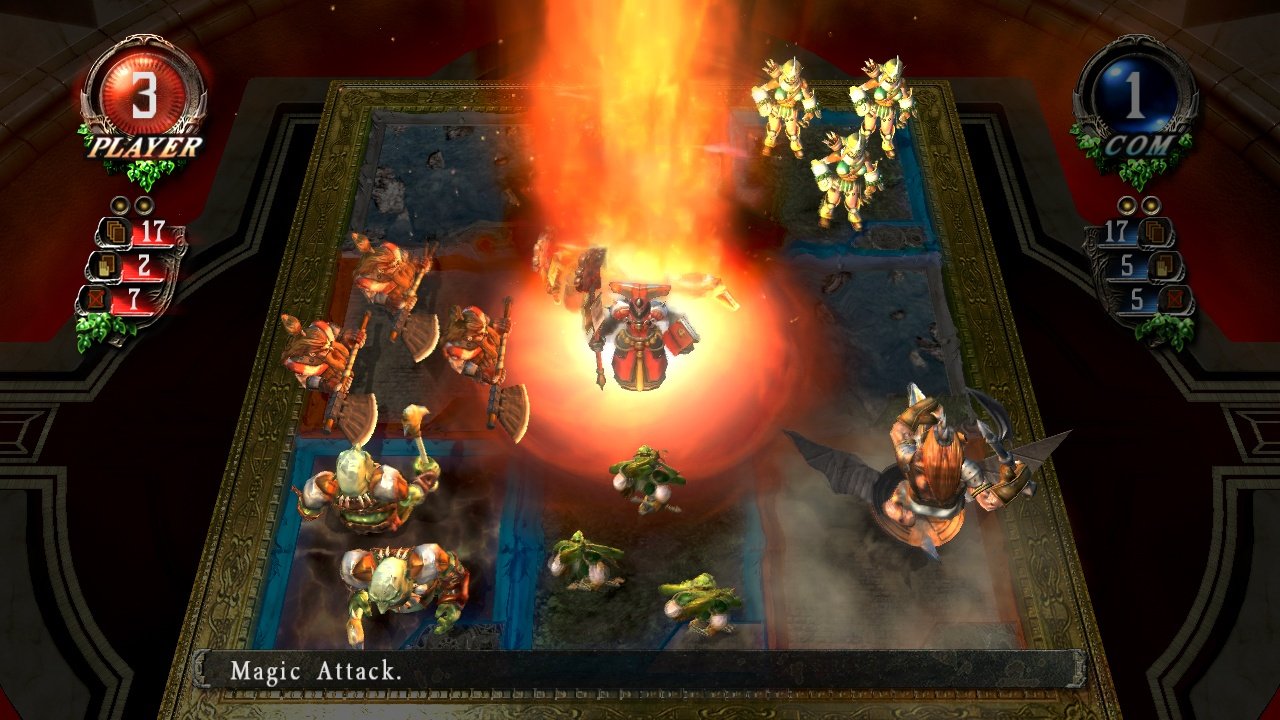Select the Player deck icon showing 17 cards
This screenshot has height=720, width=1280.
click(116, 232)
